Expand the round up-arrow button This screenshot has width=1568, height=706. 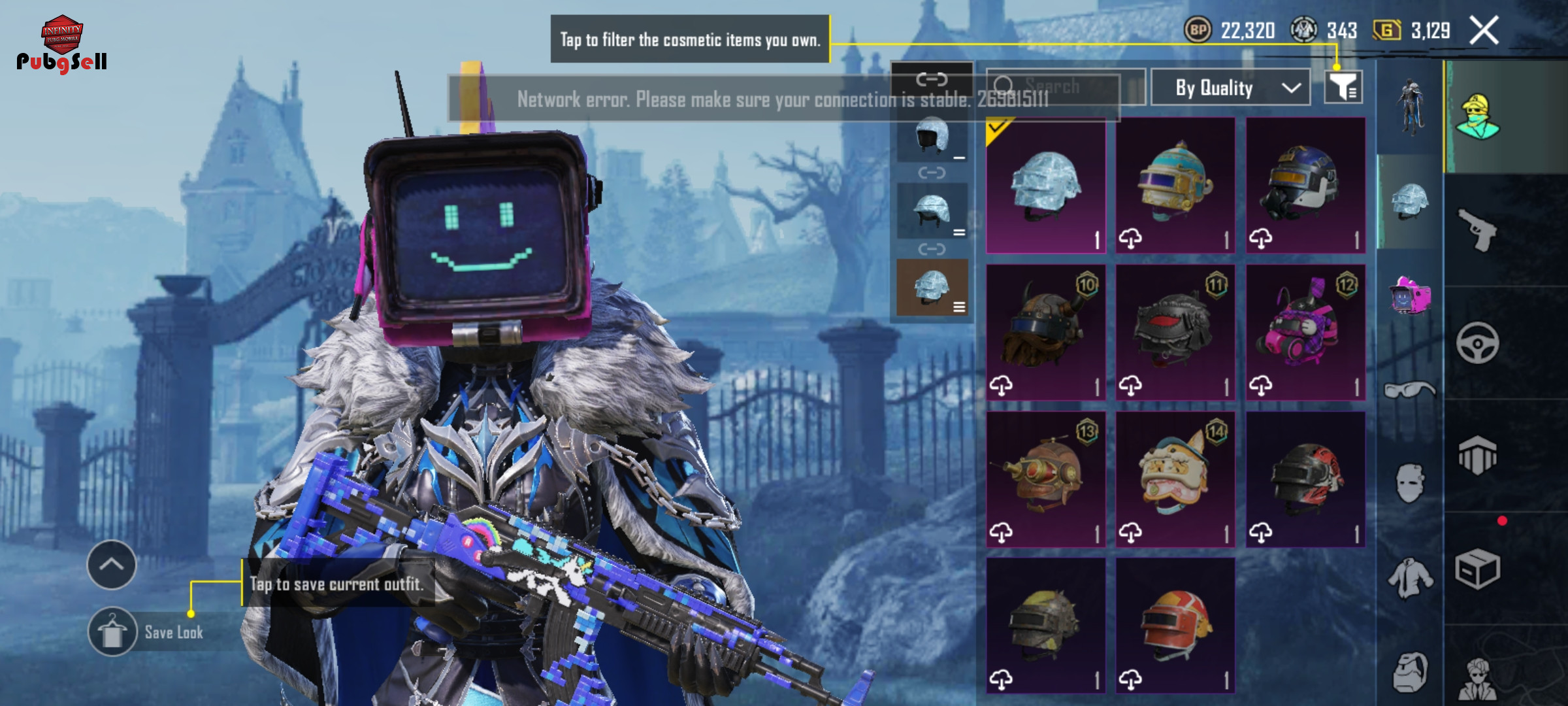[112, 565]
